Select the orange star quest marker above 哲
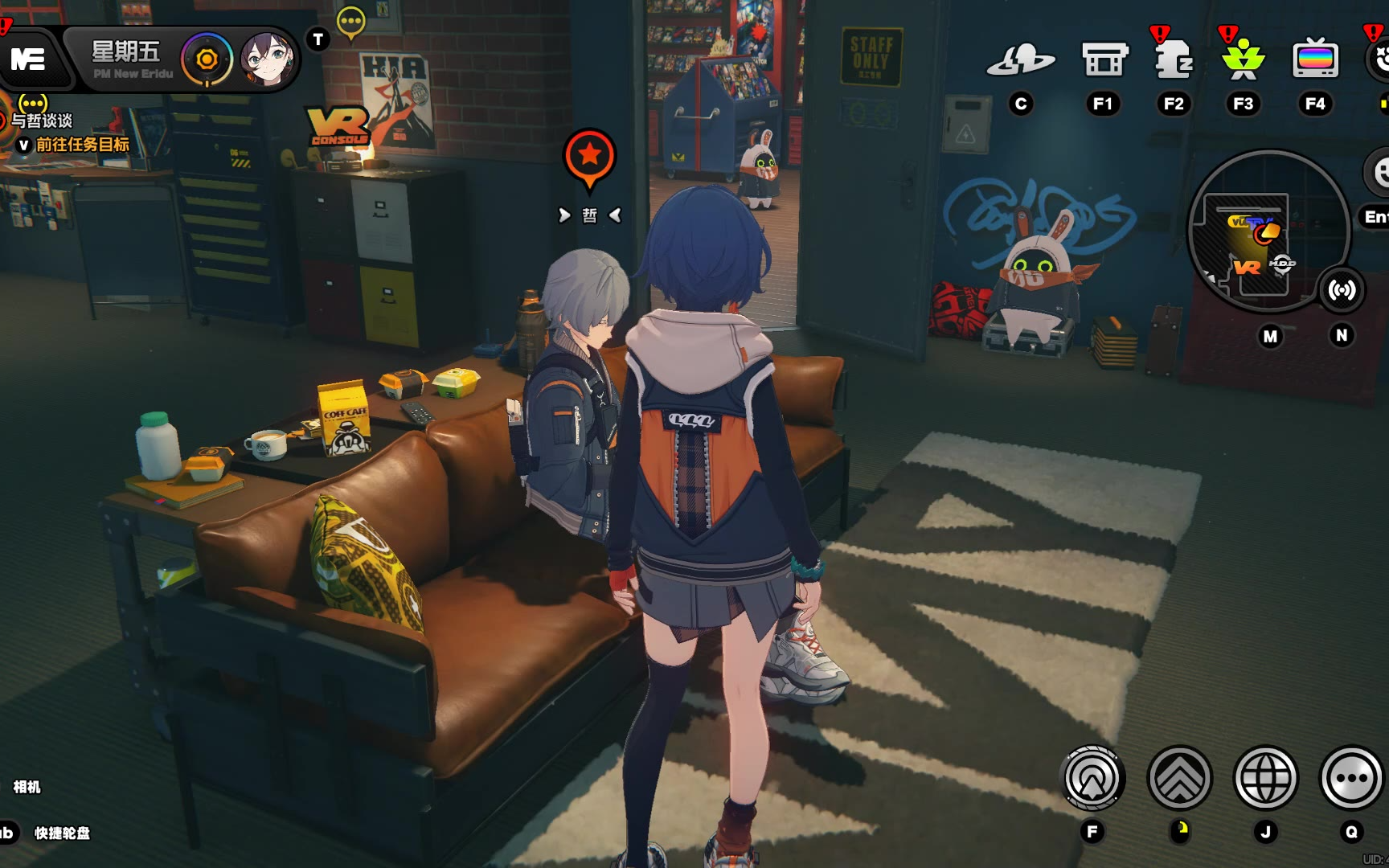 coord(589,158)
